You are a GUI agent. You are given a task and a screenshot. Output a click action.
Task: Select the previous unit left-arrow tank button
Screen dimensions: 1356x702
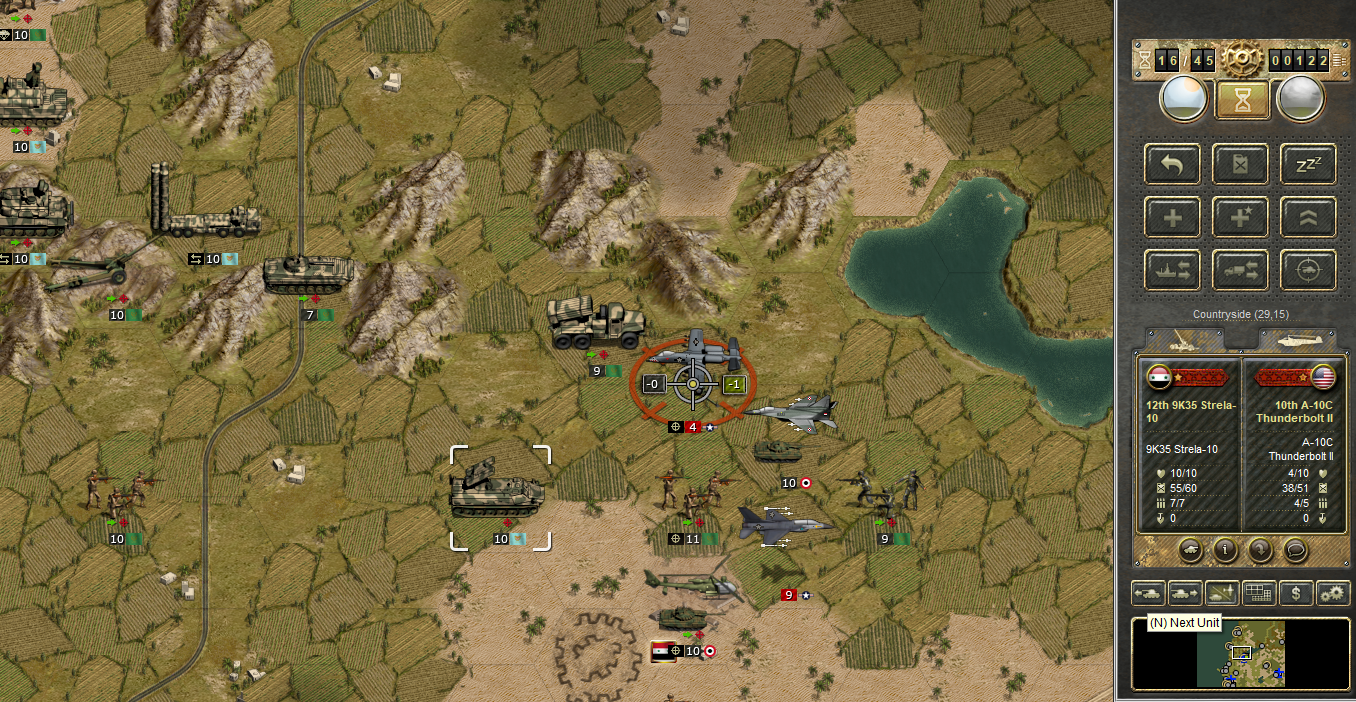1147,593
